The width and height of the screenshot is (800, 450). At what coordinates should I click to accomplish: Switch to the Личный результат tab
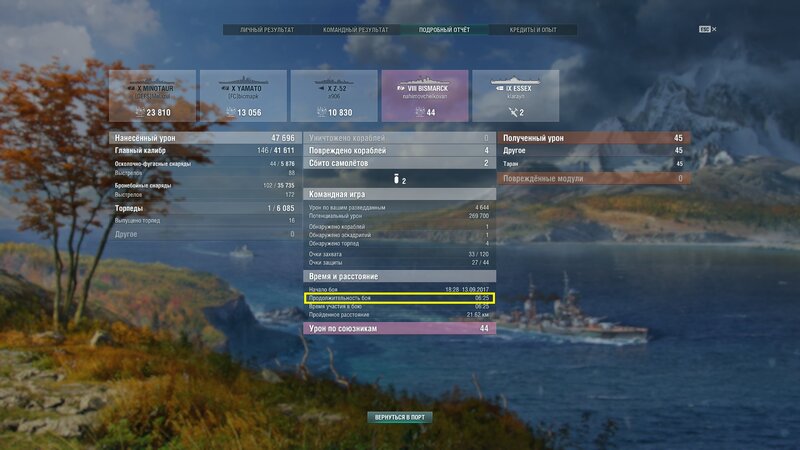[265, 30]
